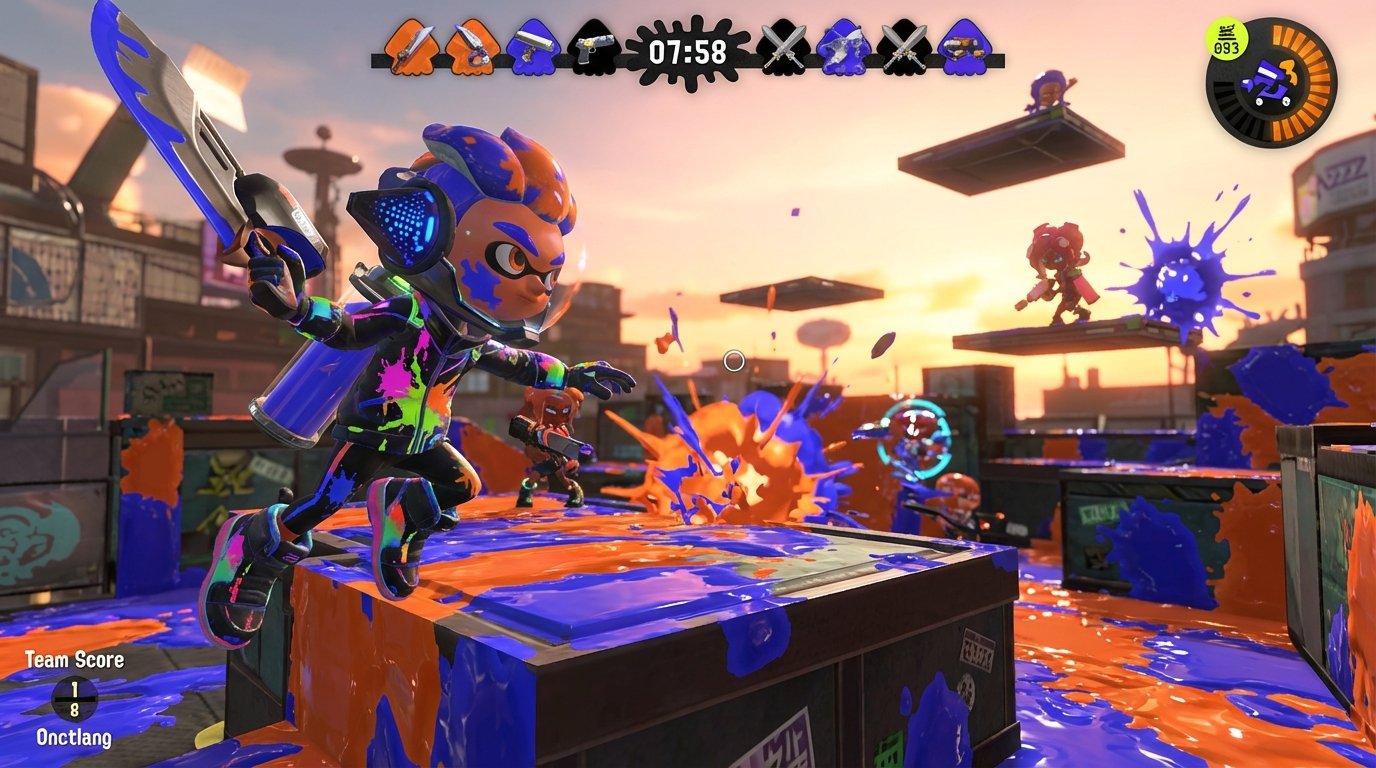
Task: Select the blue squid icon between the crossed swords
Action: click(x=842, y=47)
